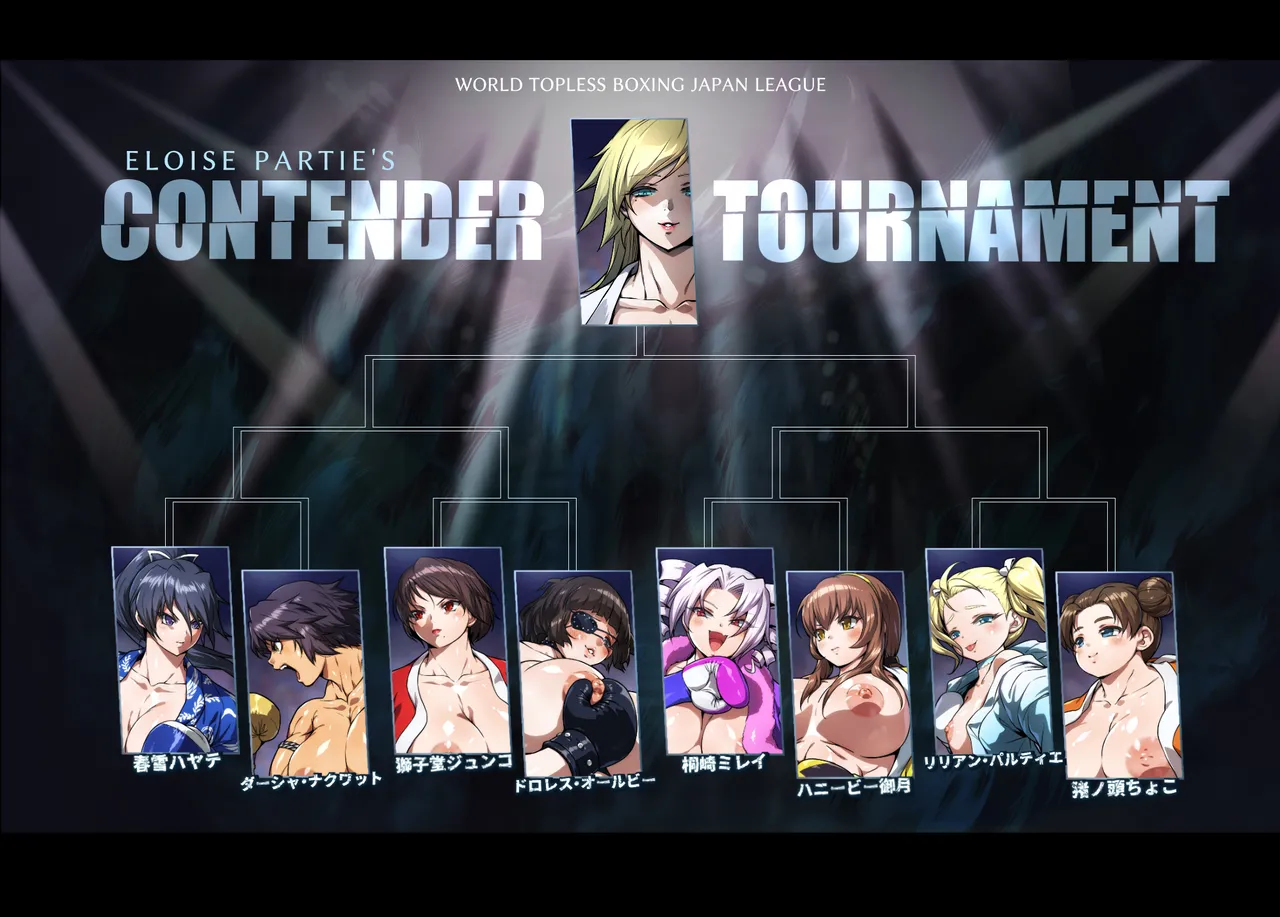Choose the ハニービー御月 bracket tile
The image size is (1280, 917).
point(848,672)
